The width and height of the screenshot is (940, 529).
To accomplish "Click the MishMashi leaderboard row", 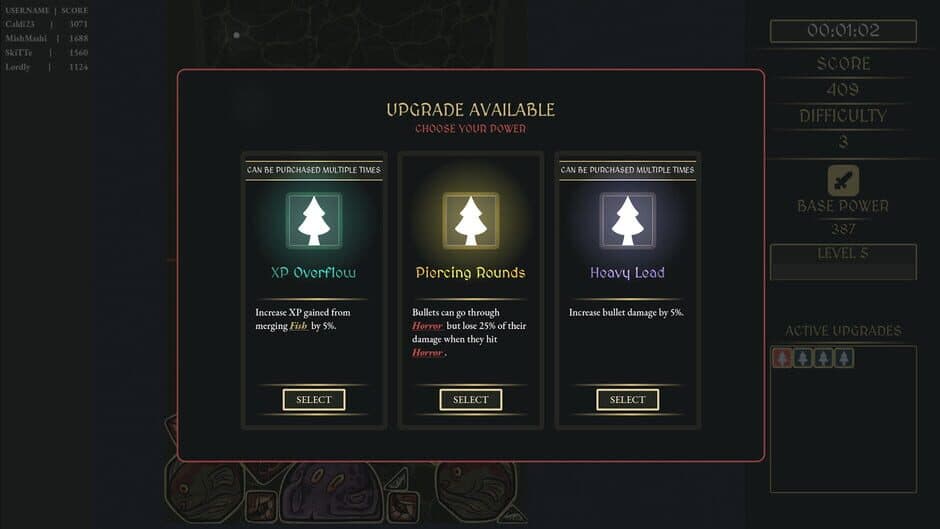I will point(46,38).
